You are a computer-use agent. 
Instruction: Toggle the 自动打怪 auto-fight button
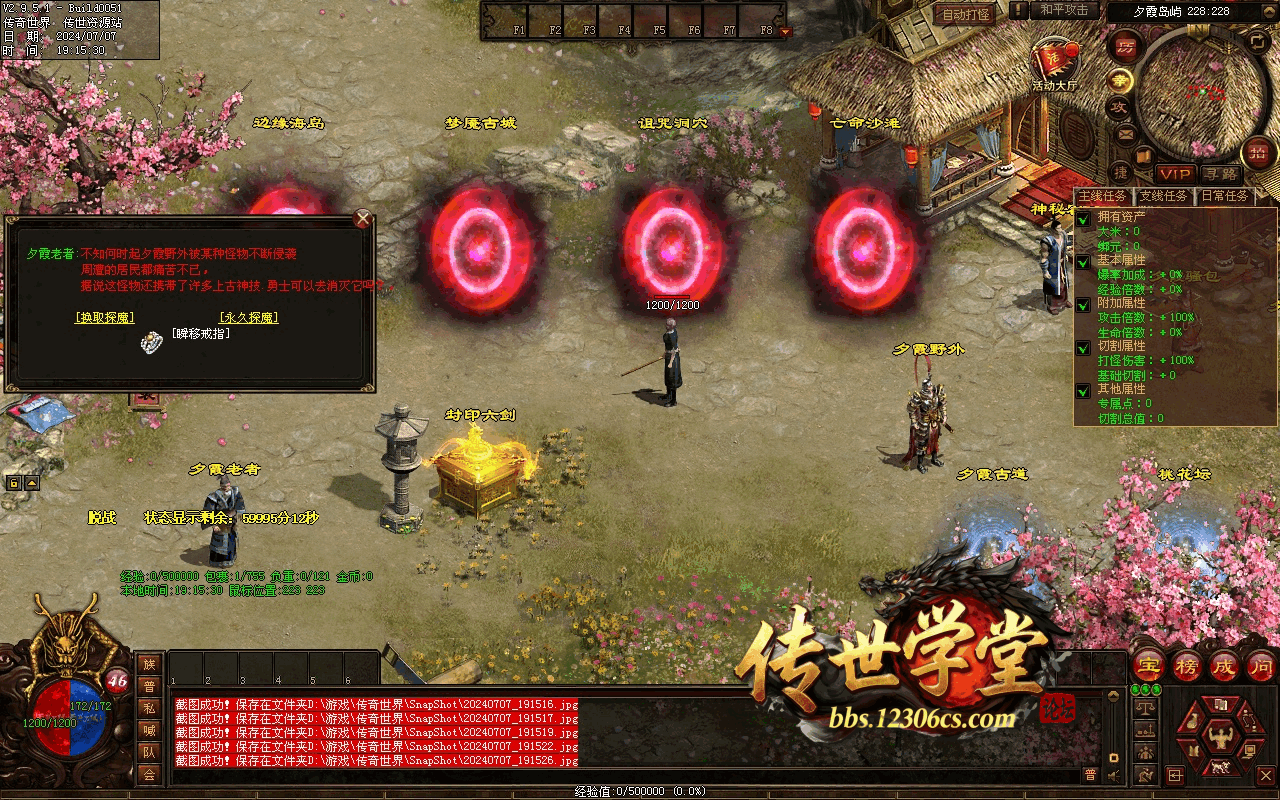[x=966, y=14]
